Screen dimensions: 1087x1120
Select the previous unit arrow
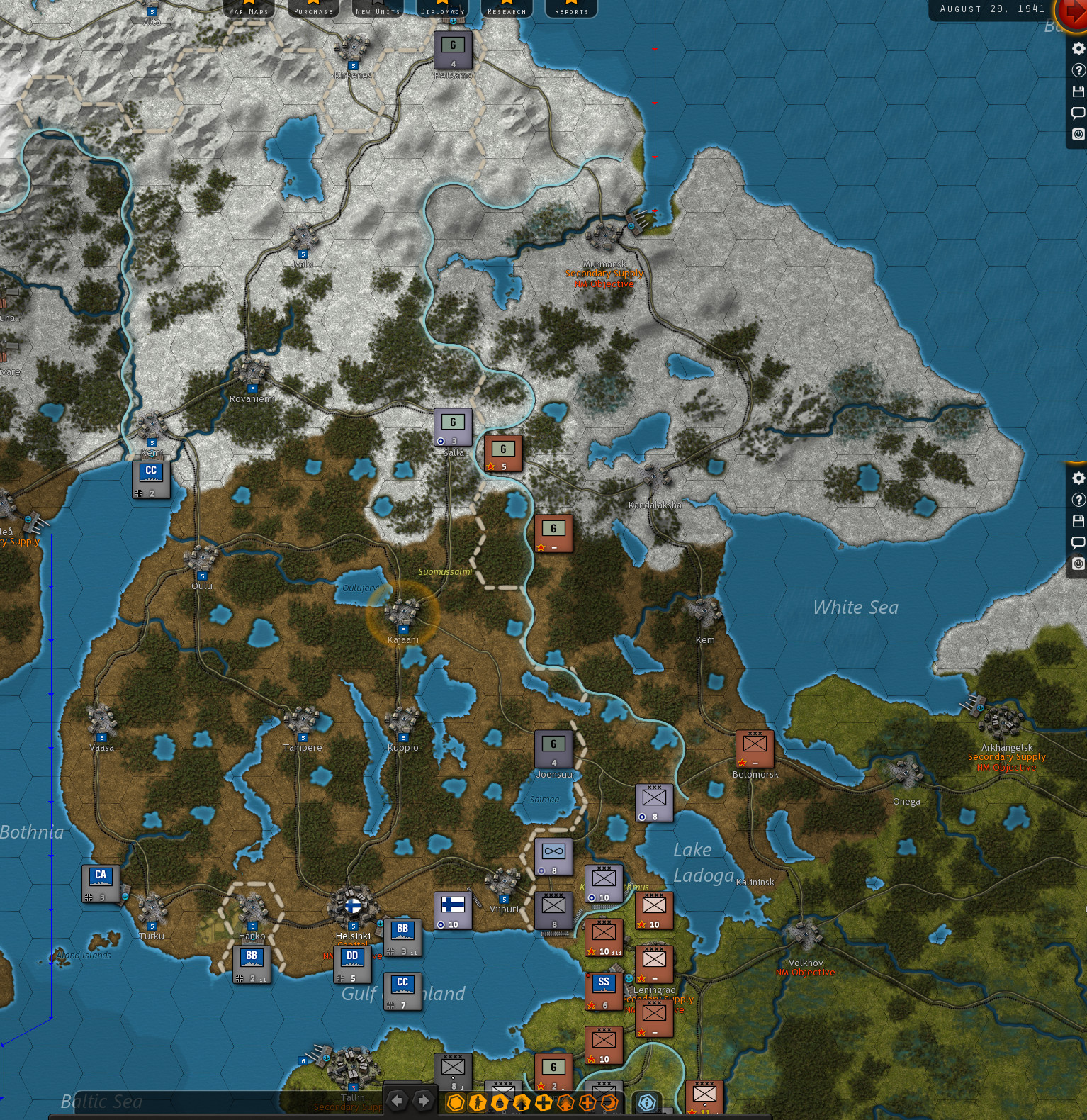397,1102
